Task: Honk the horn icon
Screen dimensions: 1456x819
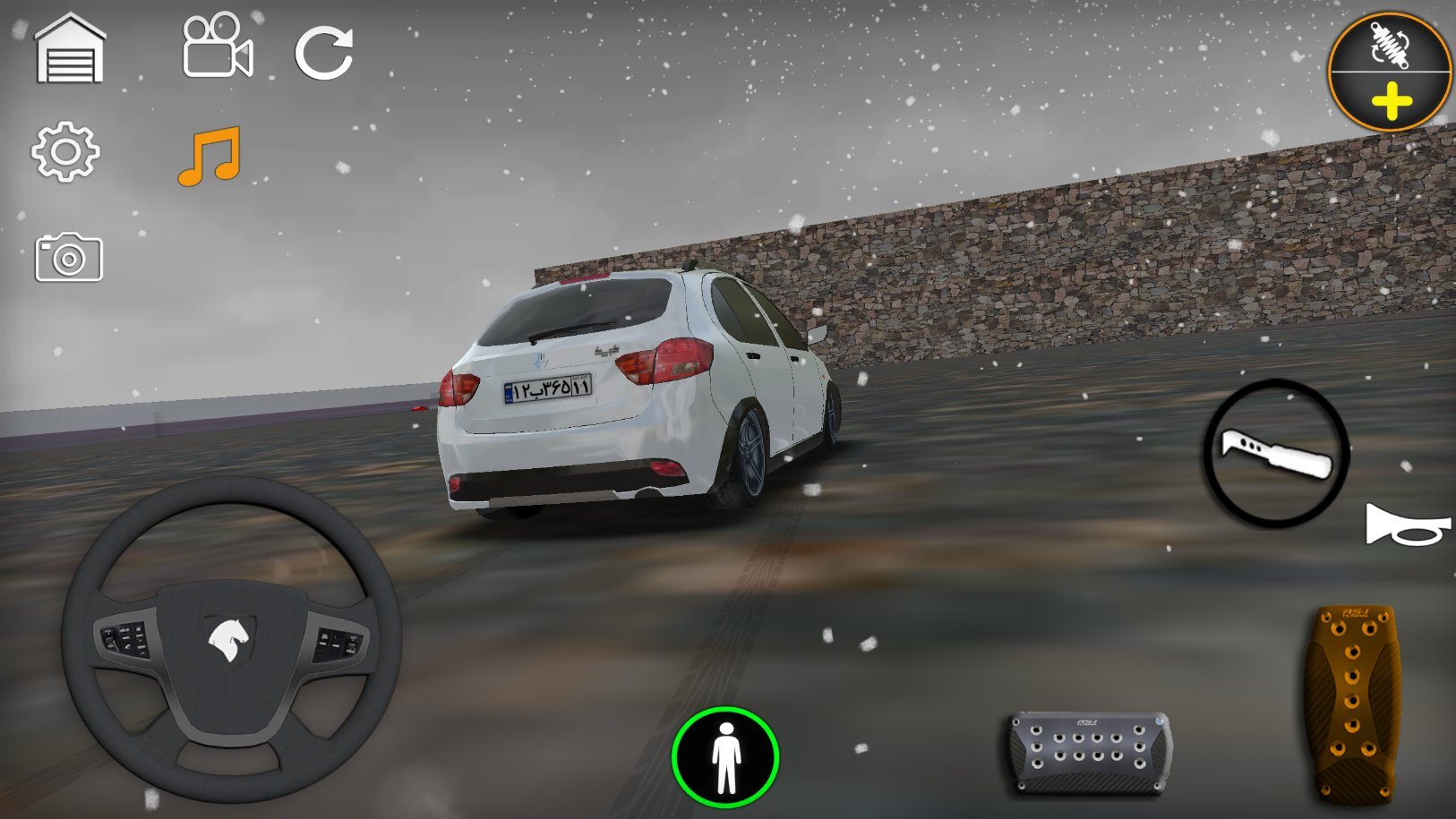Action: [1406, 525]
